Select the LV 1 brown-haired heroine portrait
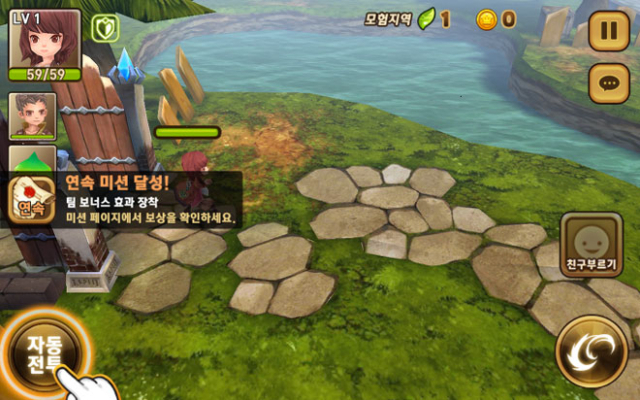Viewport: 640px width, 400px height. pyautogui.click(x=45, y=42)
